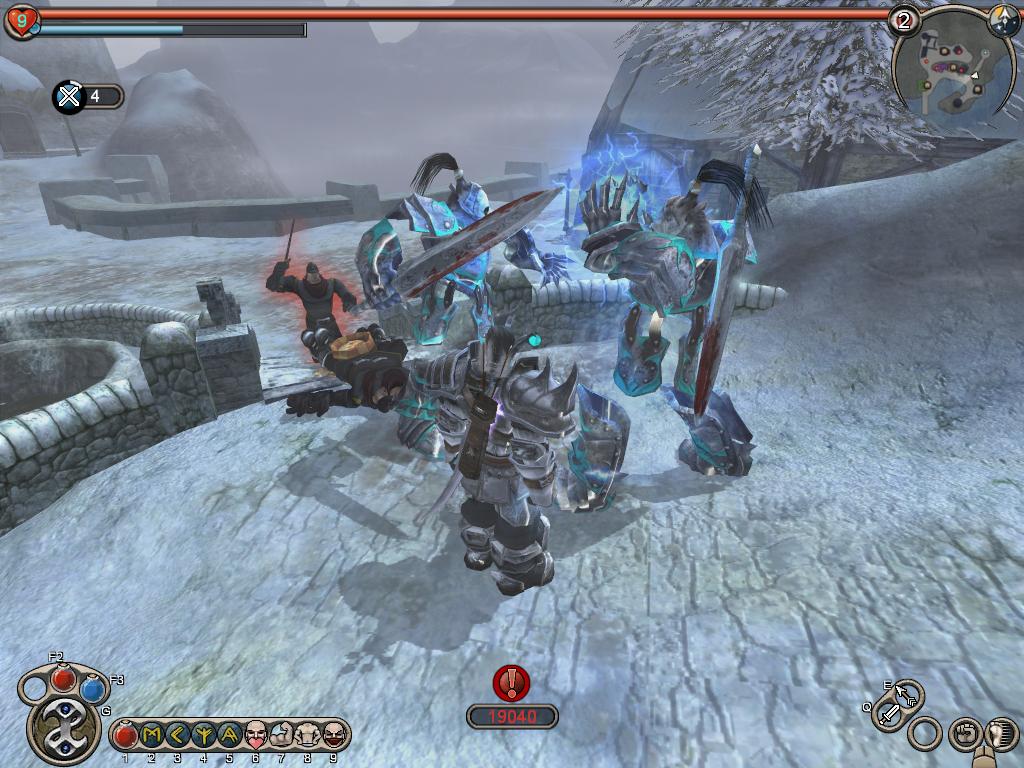Select the A rune in hotbar slot 5
Image resolution: width=1024 pixels, height=768 pixels.
[x=229, y=735]
